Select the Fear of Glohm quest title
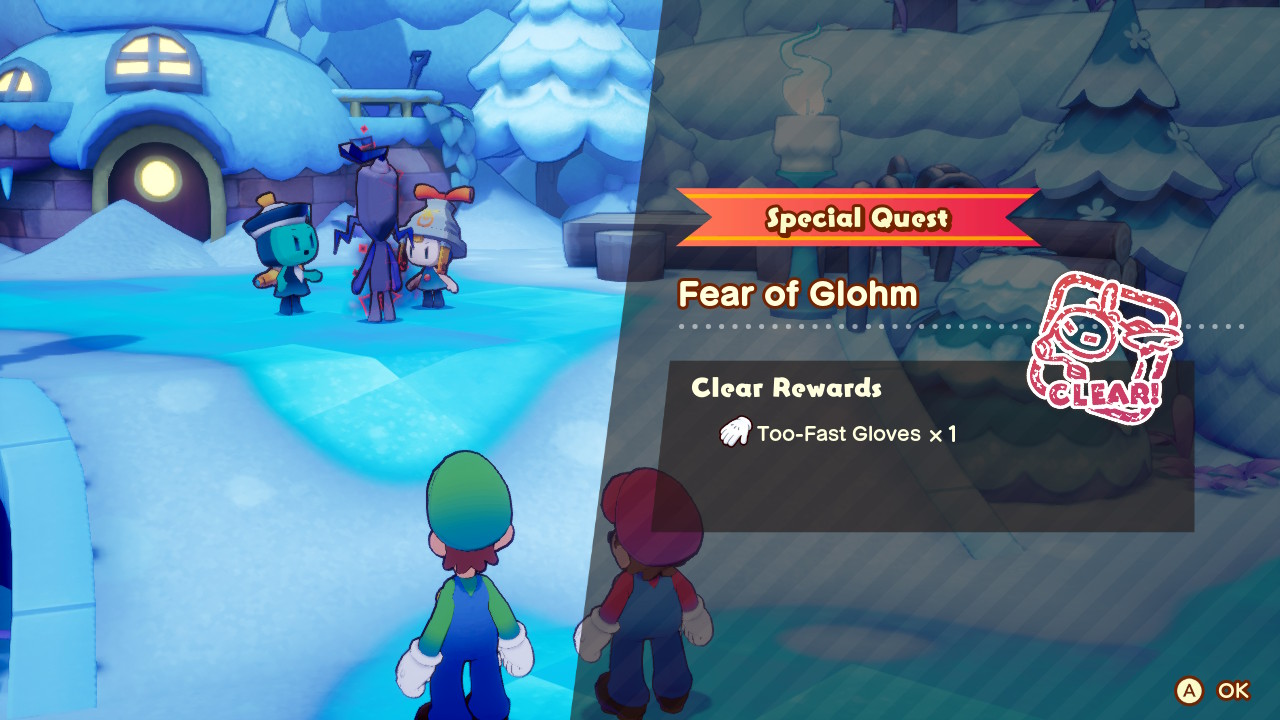The image size is (1280, 720). click(x=800, y=294)
